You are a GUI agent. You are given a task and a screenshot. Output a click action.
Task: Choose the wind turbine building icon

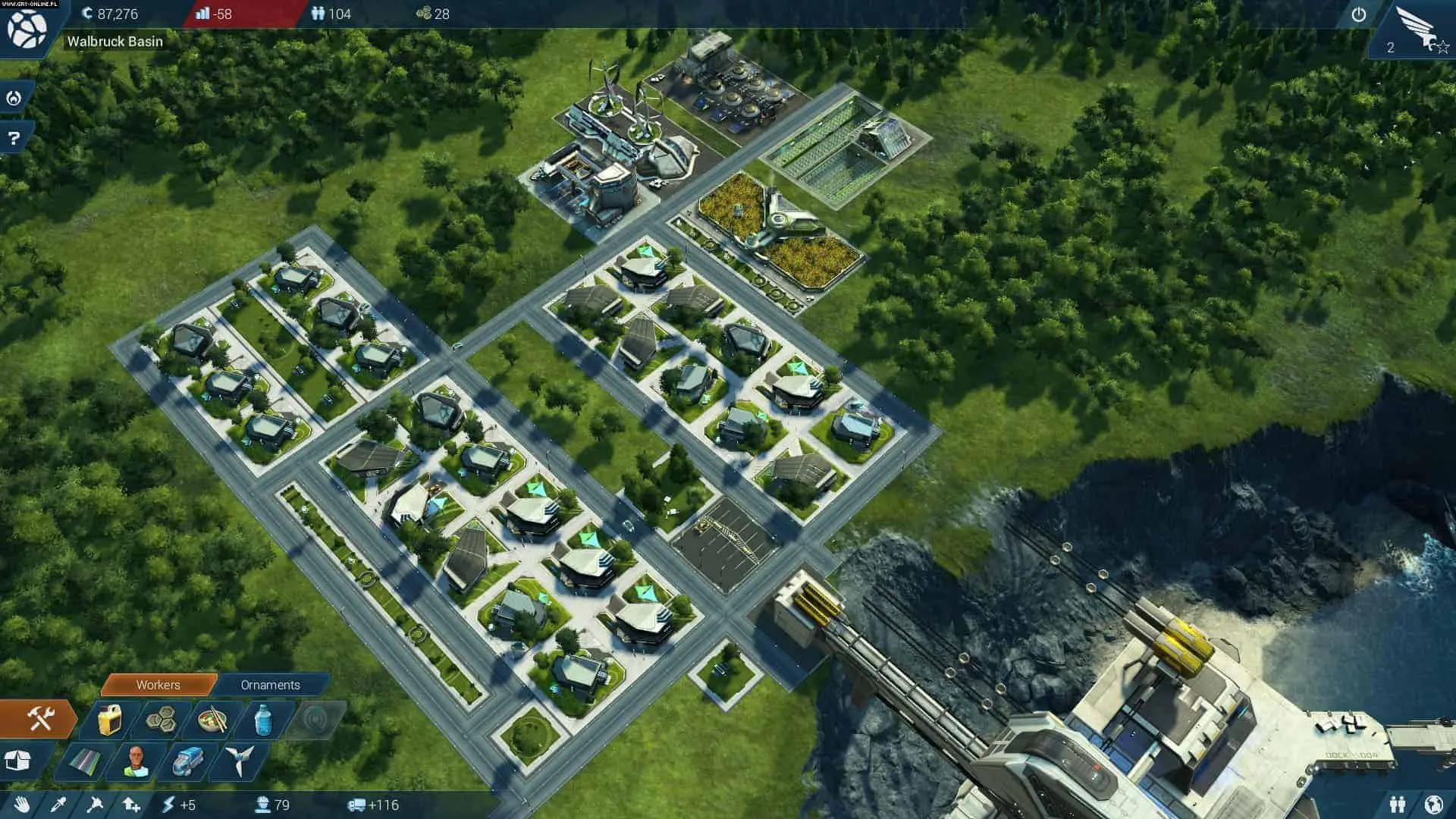coord(238,761)
